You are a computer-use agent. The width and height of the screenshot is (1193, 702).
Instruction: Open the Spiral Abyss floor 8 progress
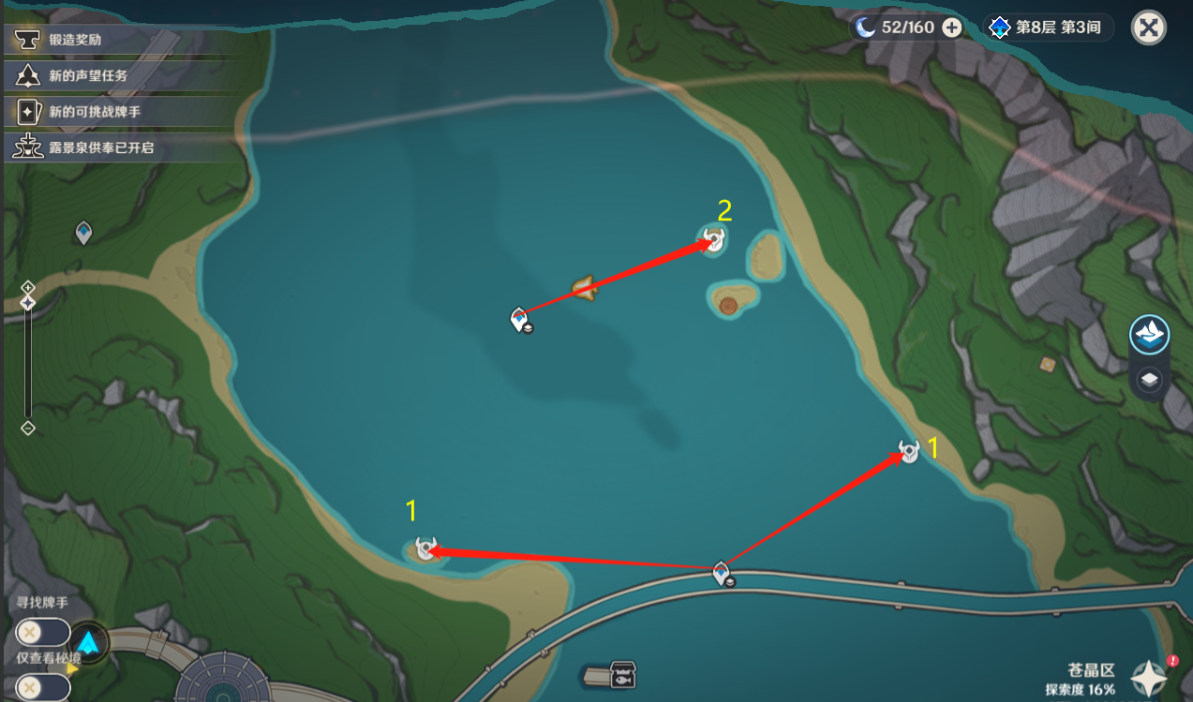[x=1048, y=28]
